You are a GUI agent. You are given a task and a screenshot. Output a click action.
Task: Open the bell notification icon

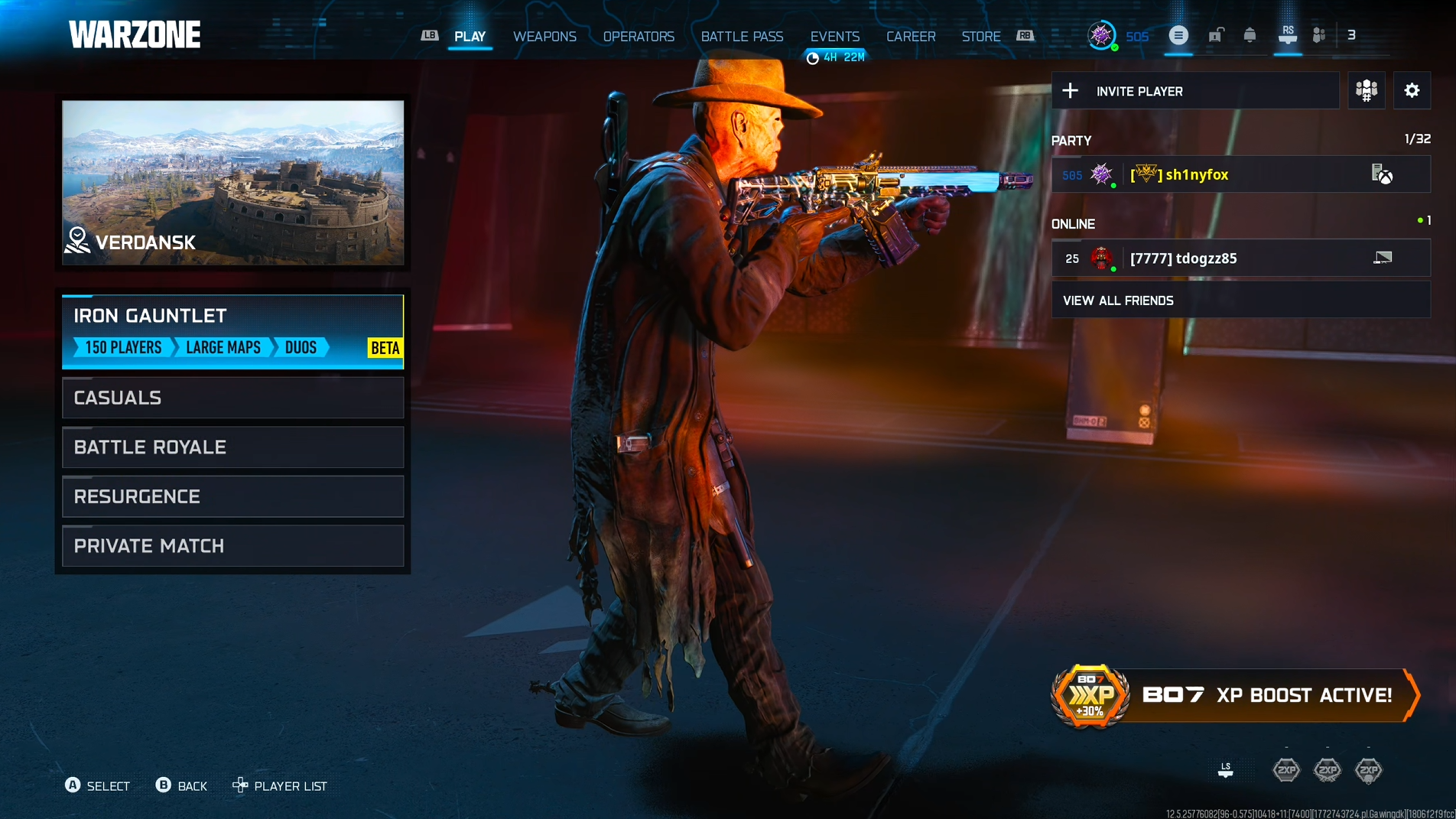click(x=1250, y=35)
